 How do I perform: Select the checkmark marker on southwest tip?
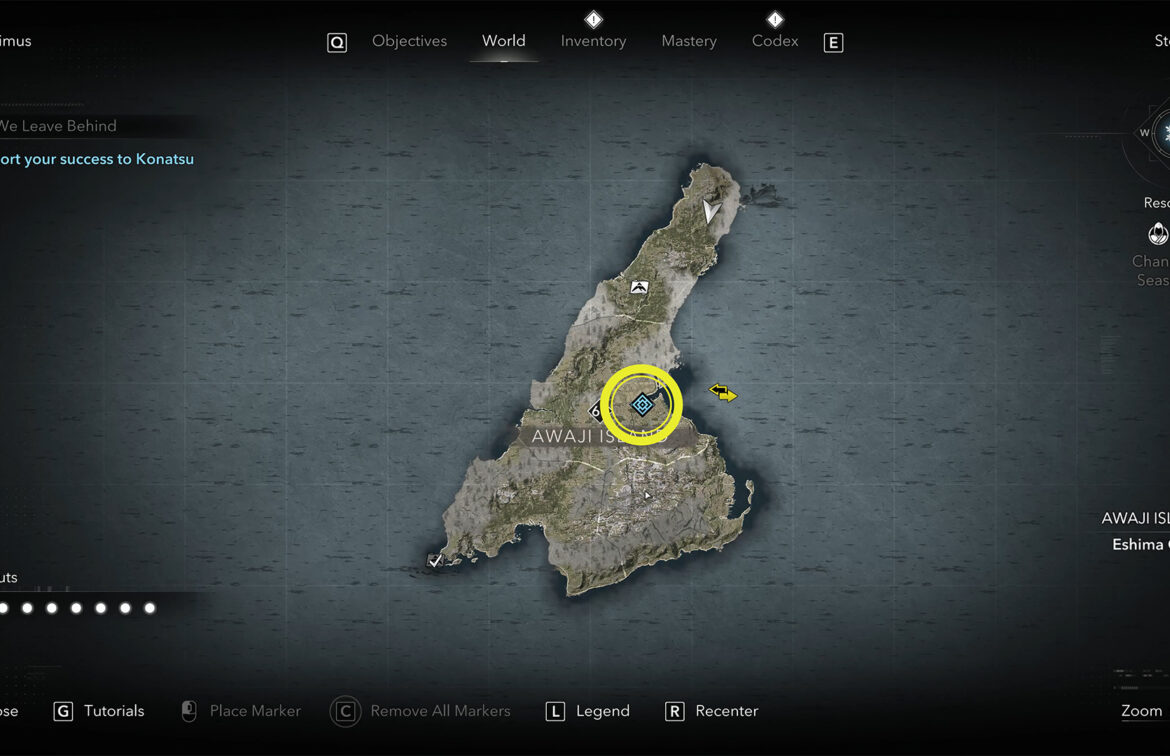435,561
